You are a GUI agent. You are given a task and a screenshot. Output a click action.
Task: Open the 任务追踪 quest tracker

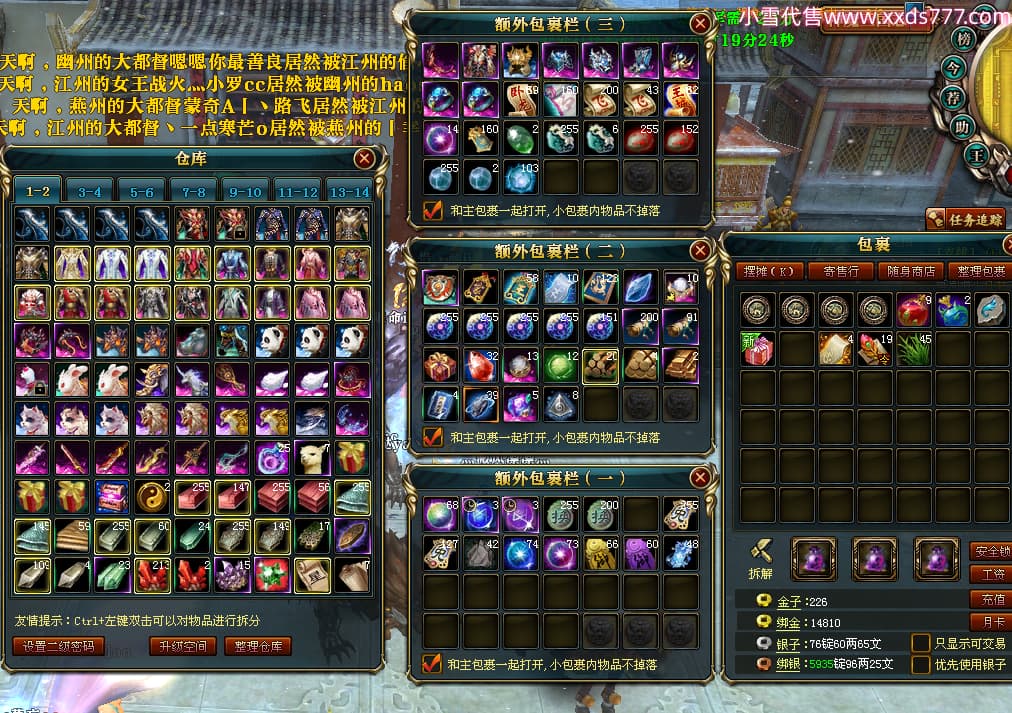[965, 219]
